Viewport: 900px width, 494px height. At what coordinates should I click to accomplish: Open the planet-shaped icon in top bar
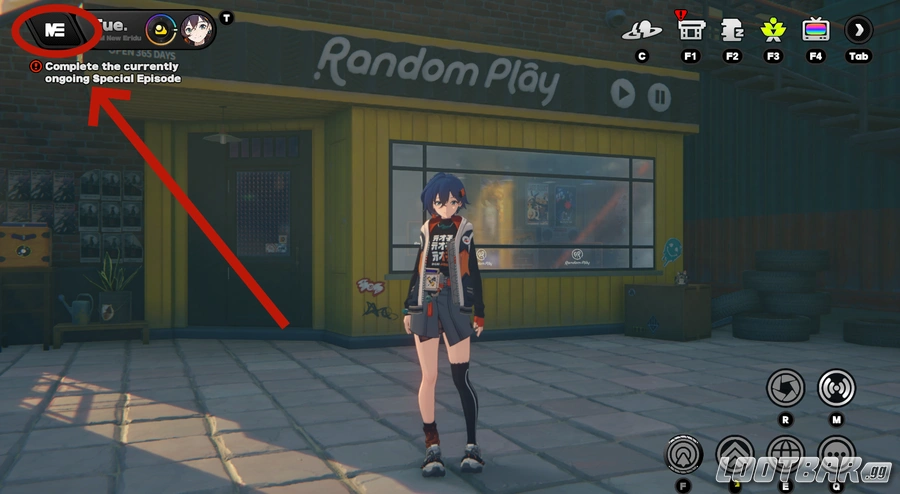(642, 30)
